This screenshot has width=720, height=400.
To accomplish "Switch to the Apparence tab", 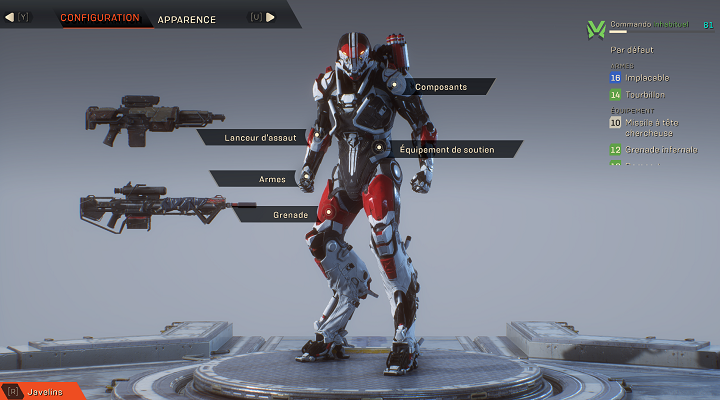I will pos(186,19).
